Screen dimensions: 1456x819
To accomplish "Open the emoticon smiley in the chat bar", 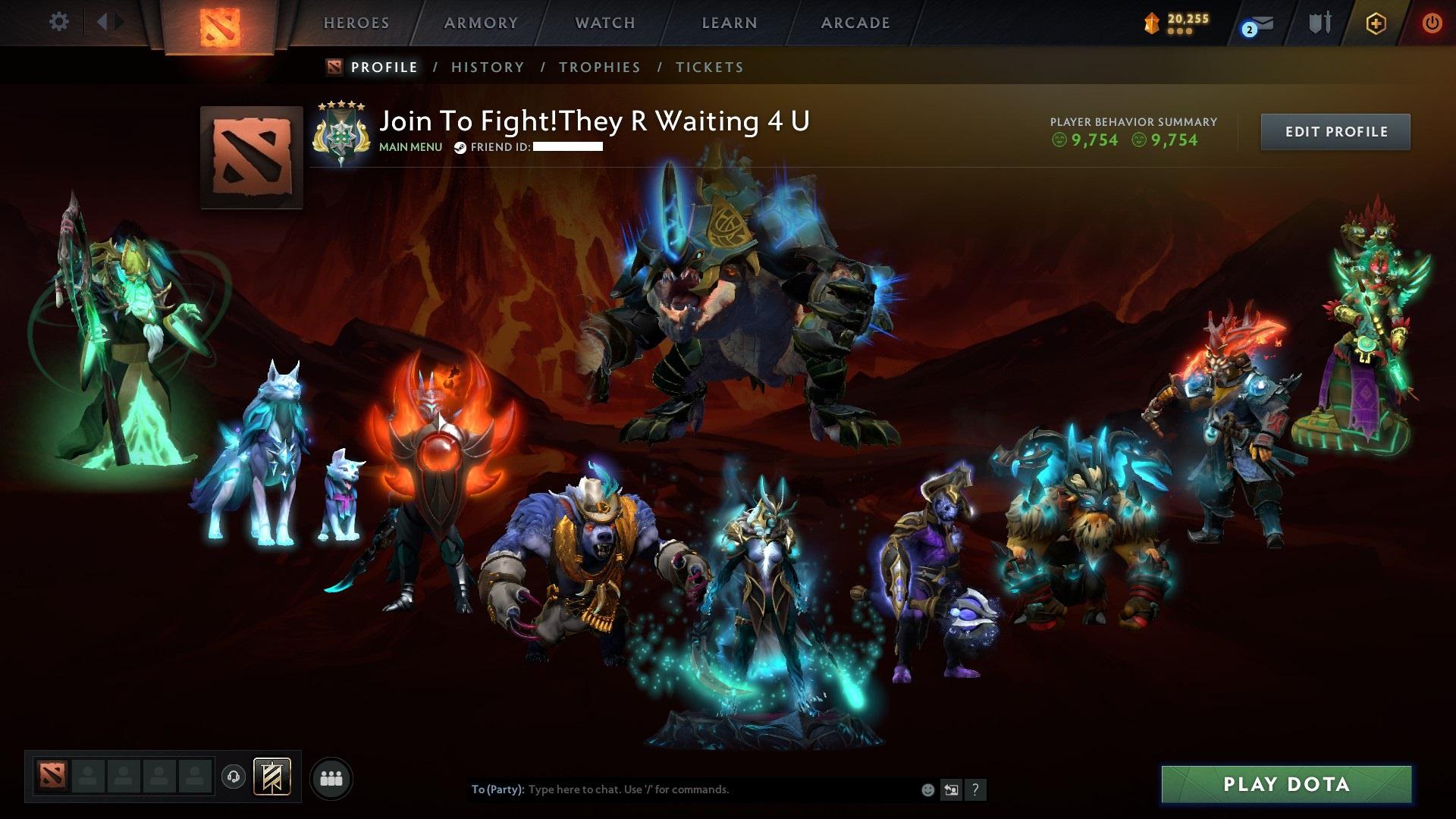I will pyautogui.click(x=927, y=789).
